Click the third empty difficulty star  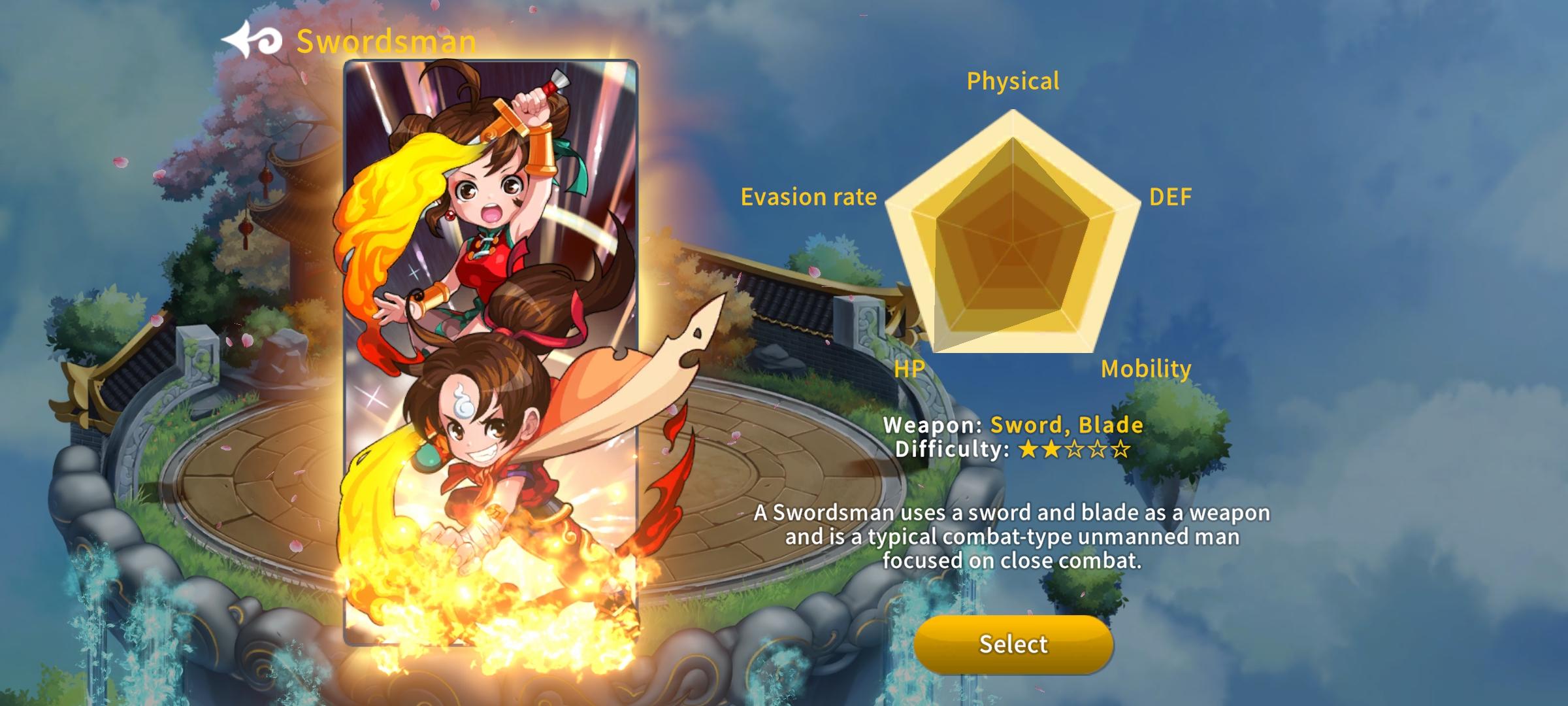(1074, 449)
